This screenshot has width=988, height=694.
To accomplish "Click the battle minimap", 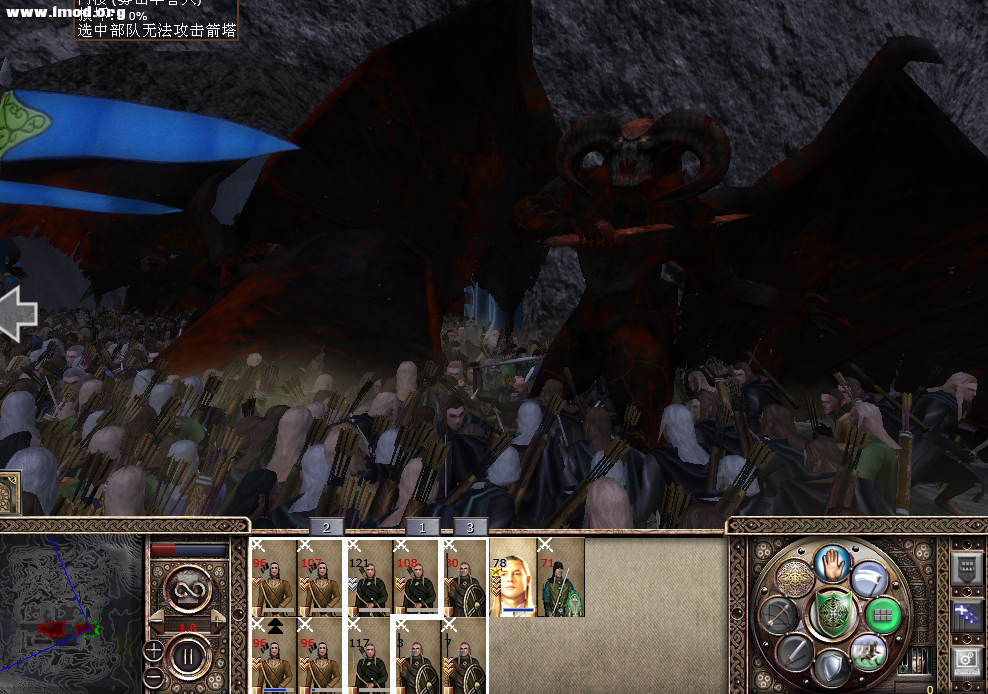I will pos(70,612).
